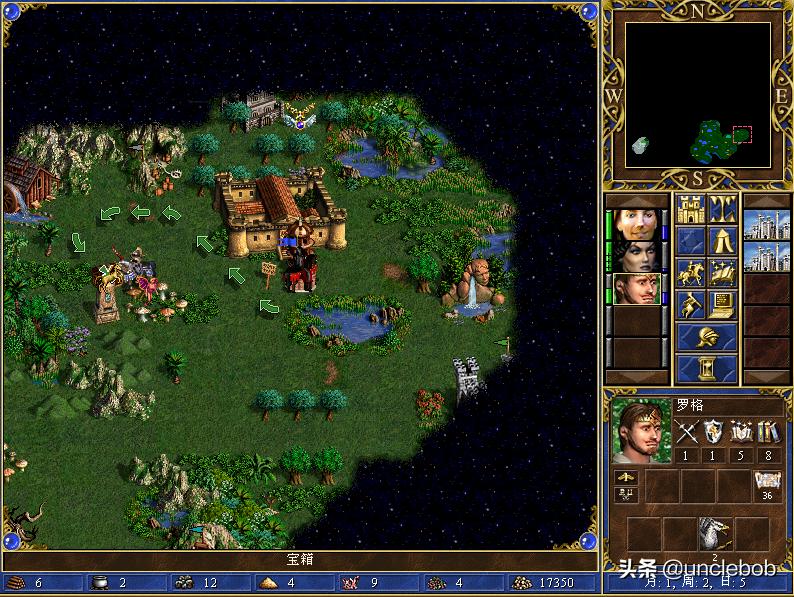Click the tent sleep/wake hero button
This screenshot has width=794, height=597.
723,241
